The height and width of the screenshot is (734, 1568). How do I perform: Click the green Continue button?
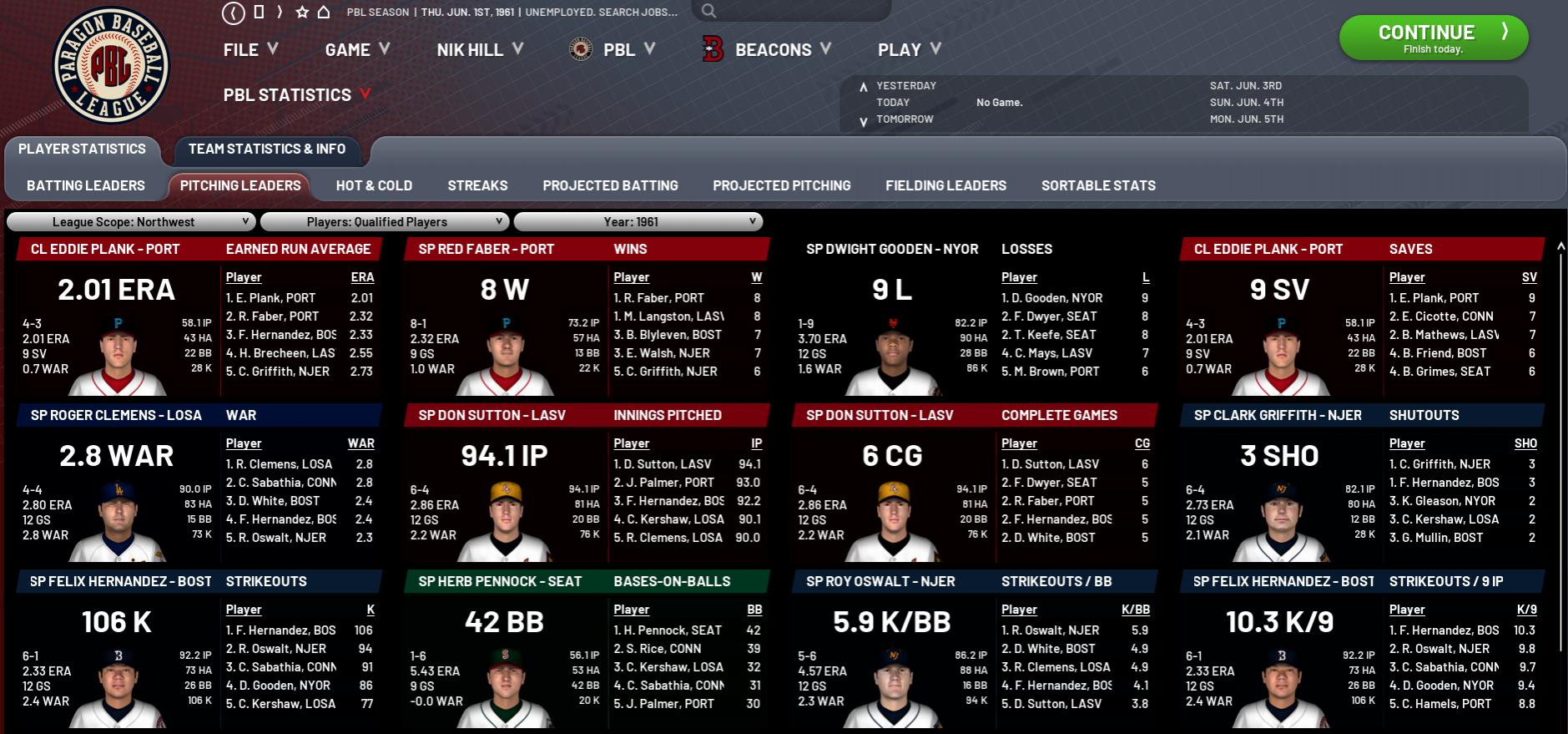point(1433,38)
